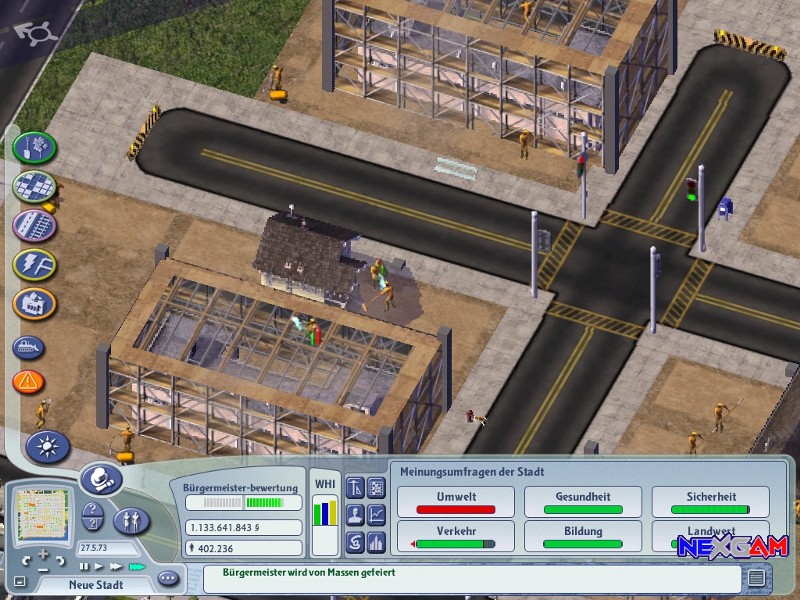Viewport: 800px width, 600px height.
Task: Open the emergency warning tool
Action: click(29, 381)
